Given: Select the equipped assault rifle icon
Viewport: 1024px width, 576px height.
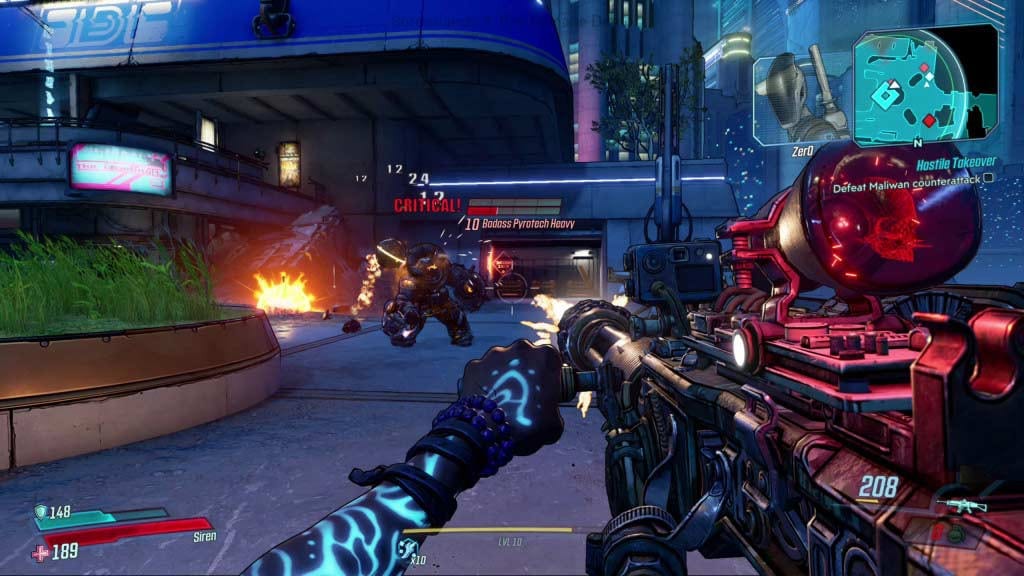Looking at the screenshot, I should 964,506.
